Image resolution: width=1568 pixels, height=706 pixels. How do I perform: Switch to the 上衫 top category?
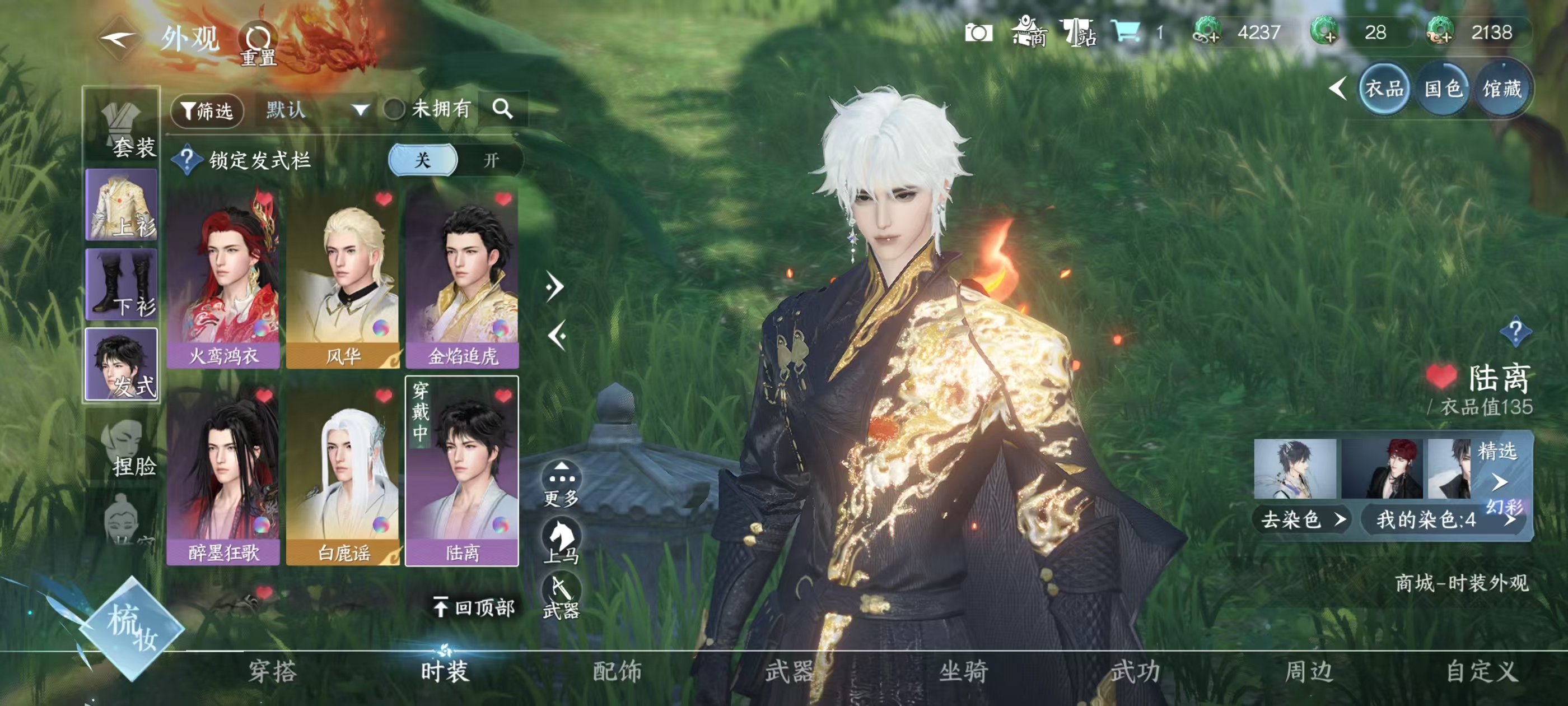pos(122,205)
